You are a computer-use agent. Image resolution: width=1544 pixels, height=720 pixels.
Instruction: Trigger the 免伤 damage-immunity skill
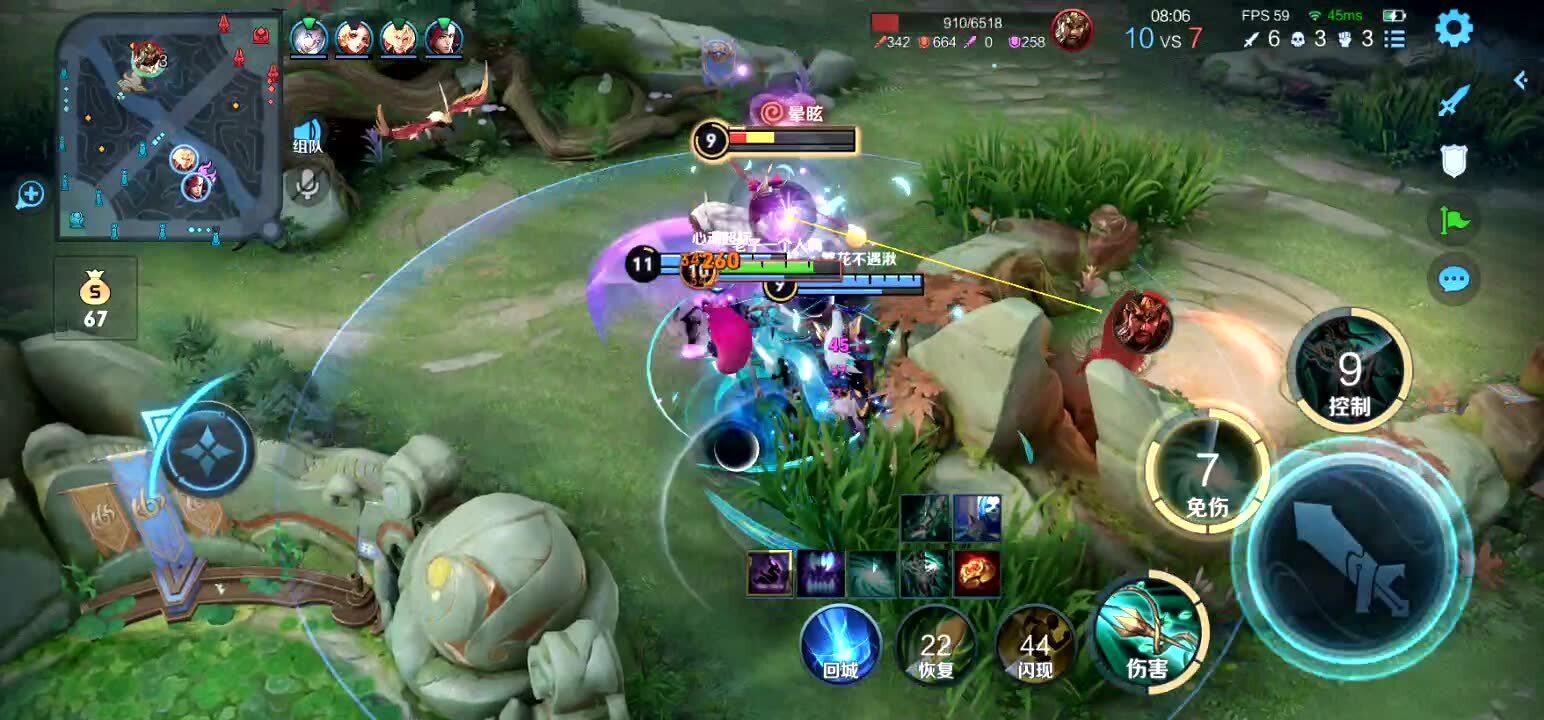(x=1207, y=473)
